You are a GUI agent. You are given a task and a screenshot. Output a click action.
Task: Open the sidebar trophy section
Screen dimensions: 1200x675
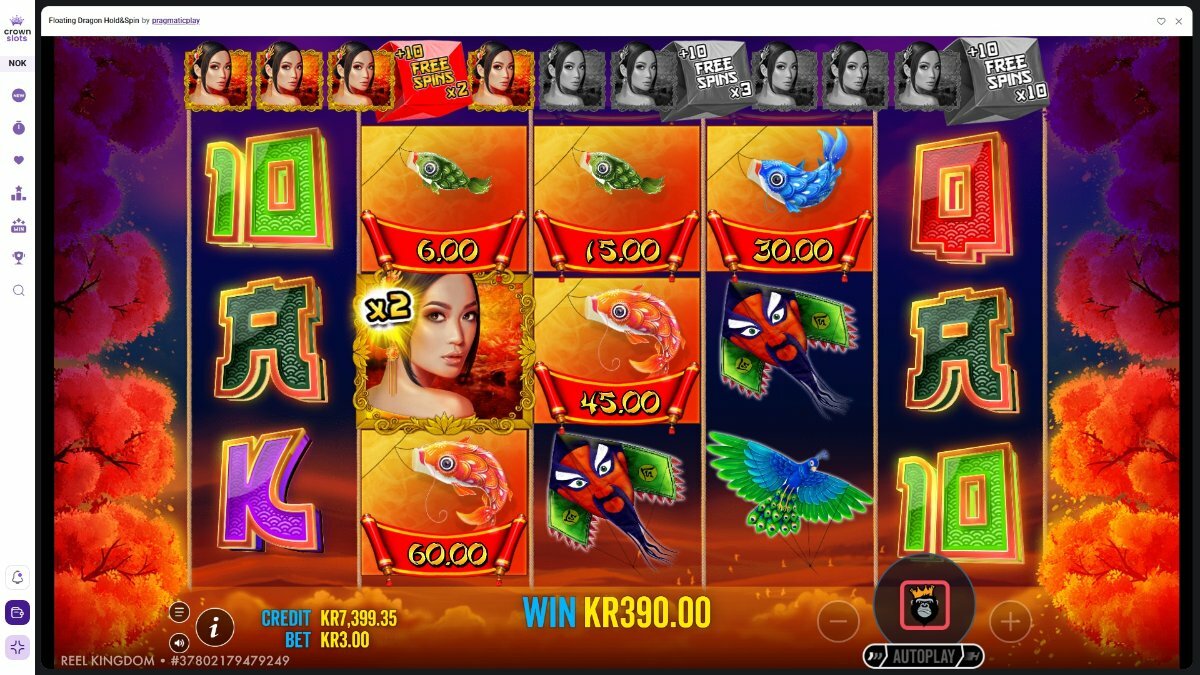[18, 257]
